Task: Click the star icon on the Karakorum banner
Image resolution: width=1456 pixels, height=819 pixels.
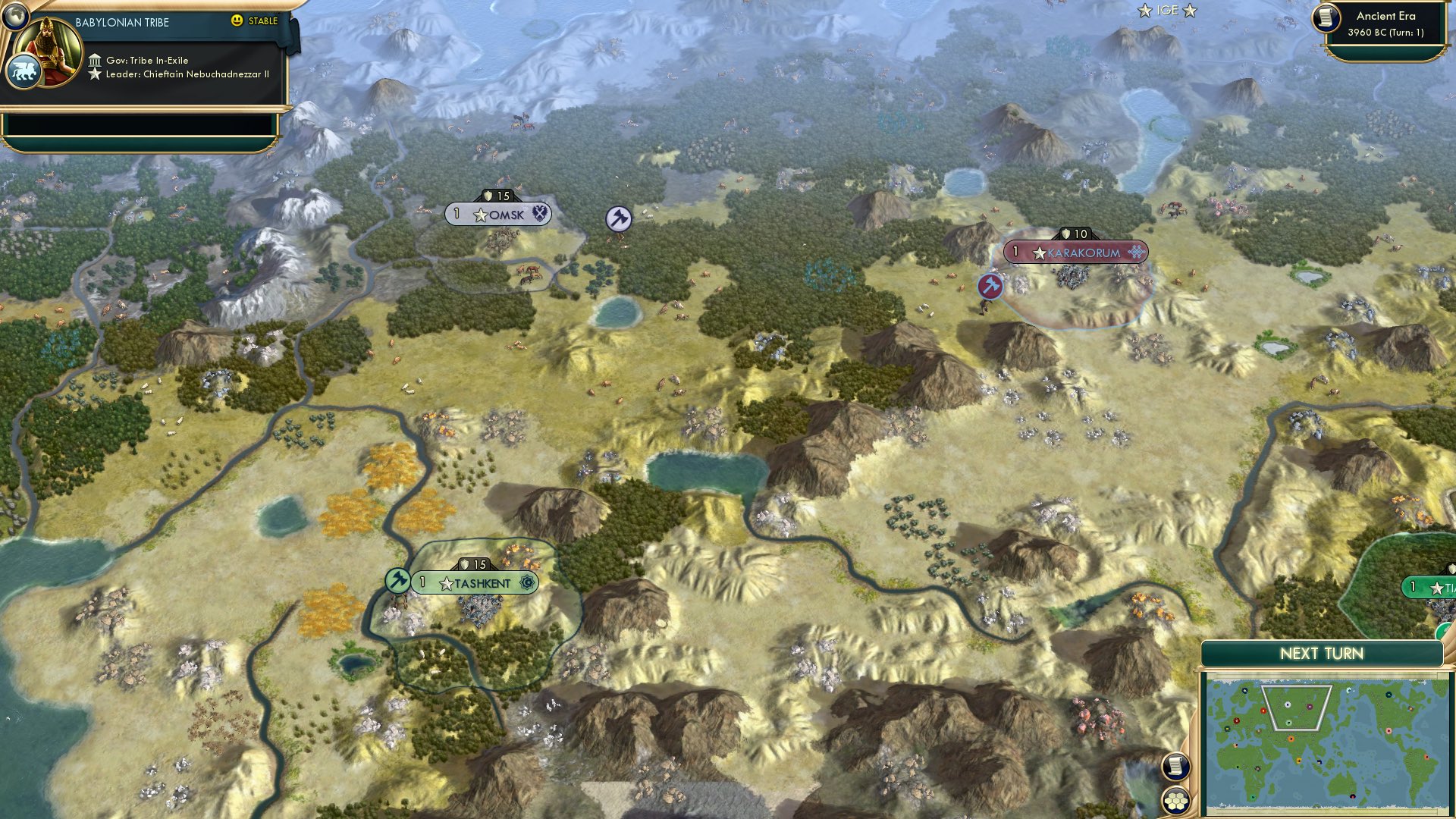Action: tap(1040, 253)
